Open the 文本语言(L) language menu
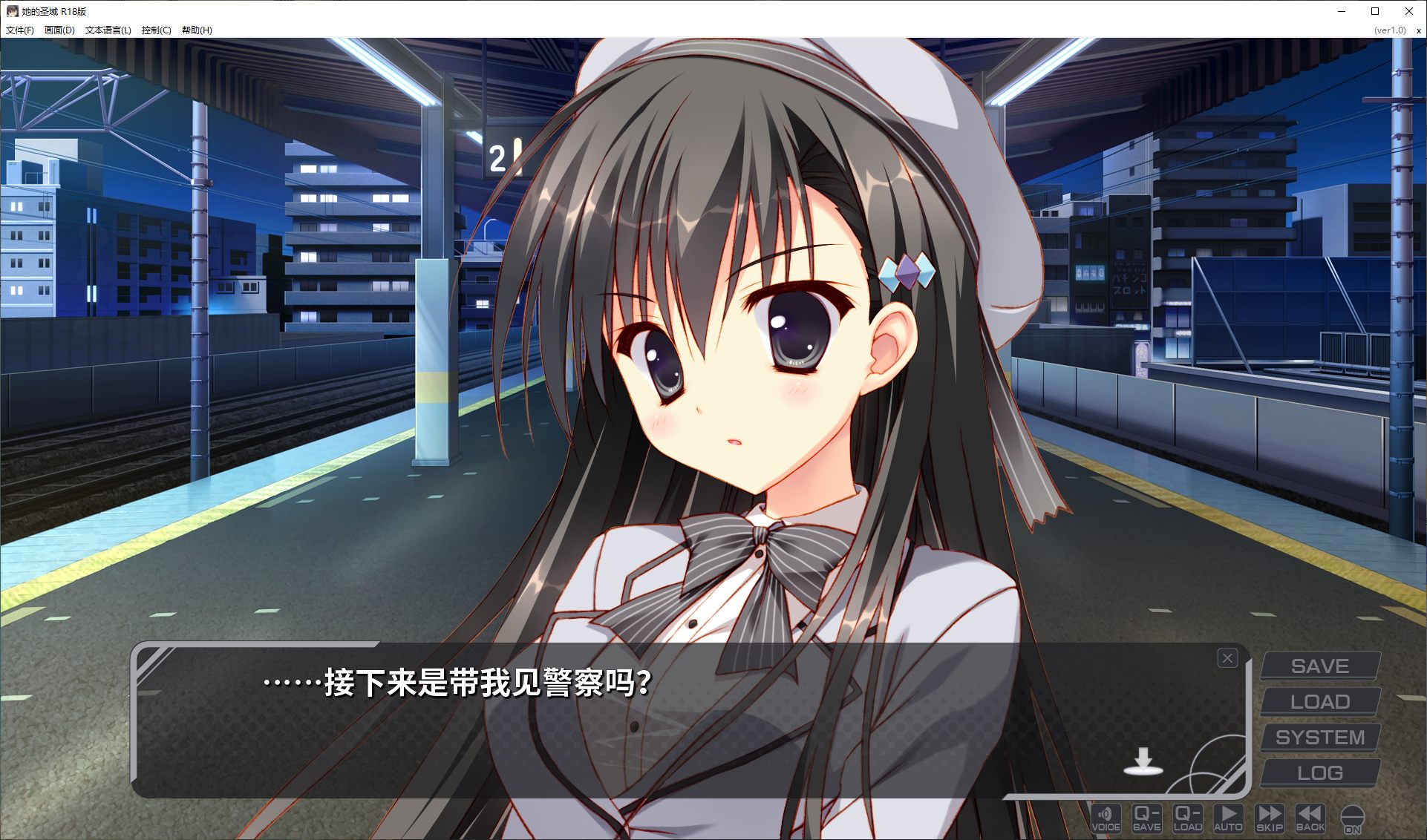The image size is (1427, 840). [108, 30]
